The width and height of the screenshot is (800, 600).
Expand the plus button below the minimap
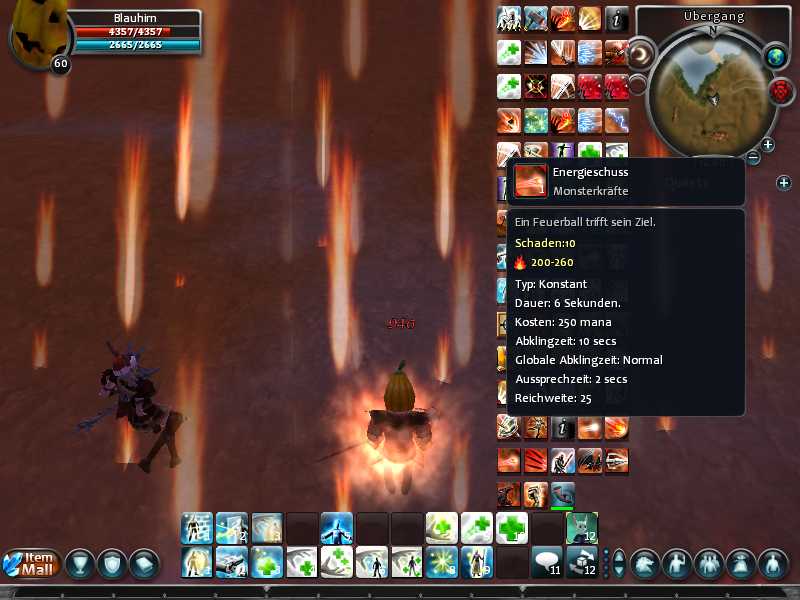click(x=784, y=182)
